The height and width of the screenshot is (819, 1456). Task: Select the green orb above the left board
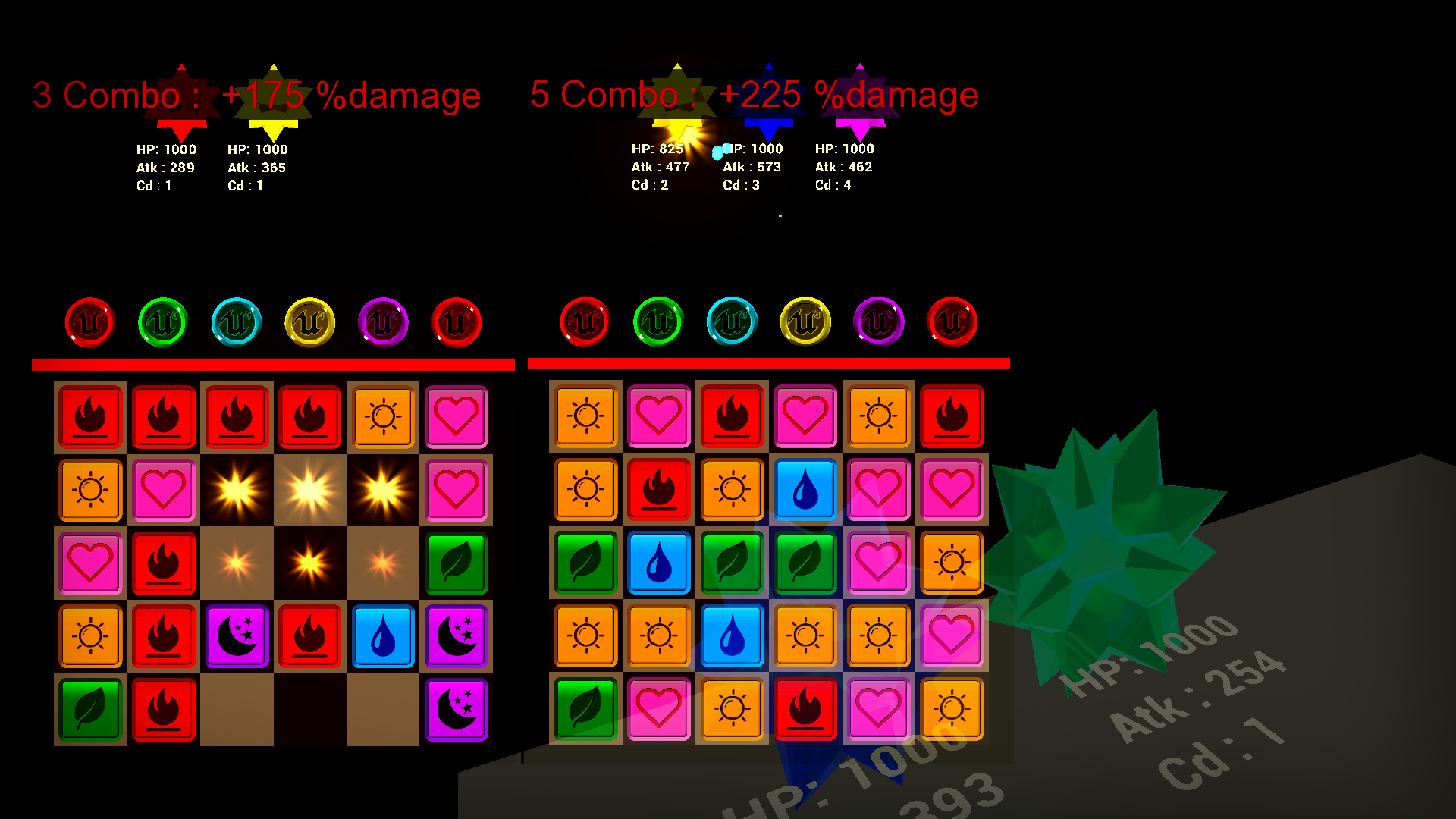[163, 322]
